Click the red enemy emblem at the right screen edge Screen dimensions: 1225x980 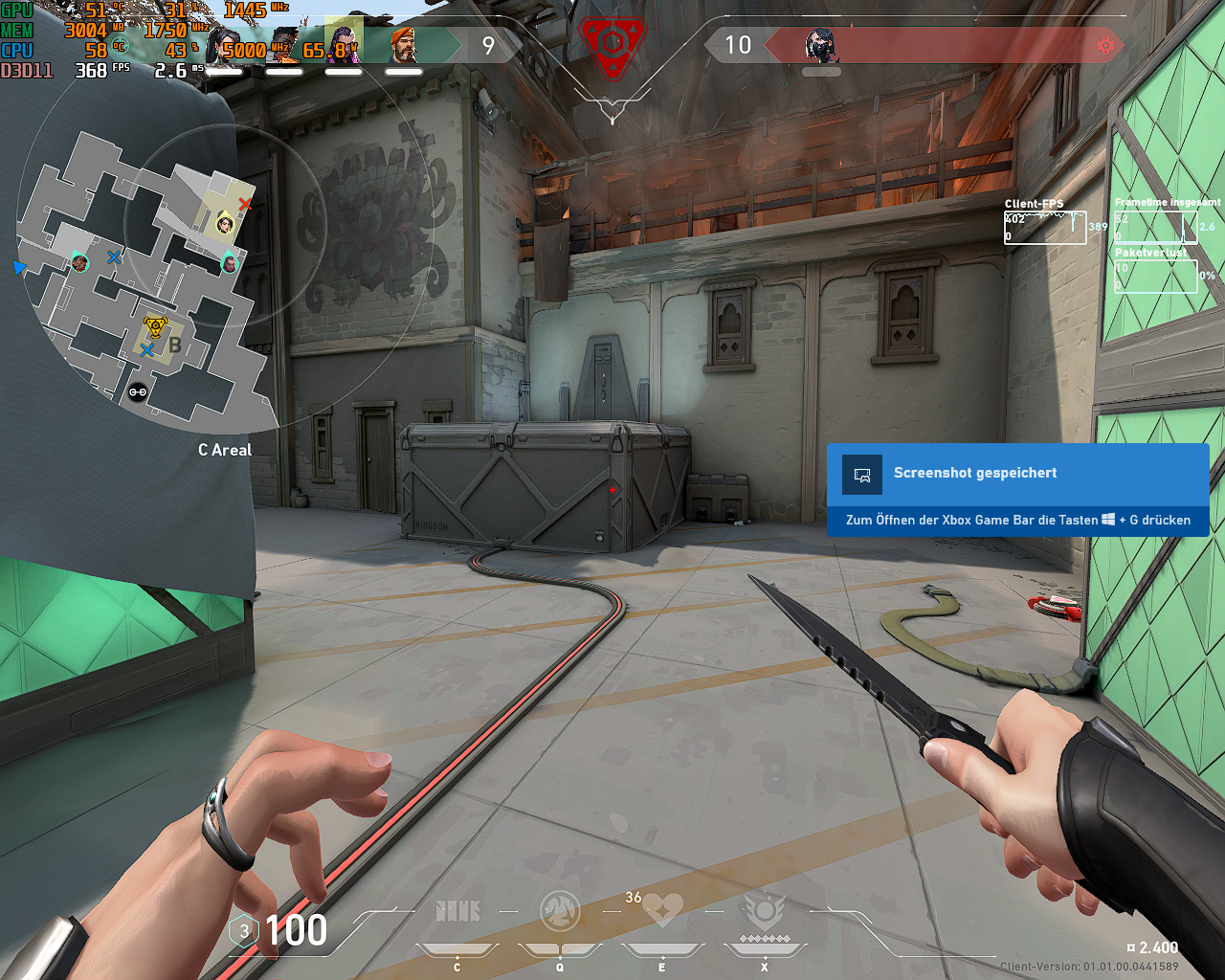coord(1107,44)
